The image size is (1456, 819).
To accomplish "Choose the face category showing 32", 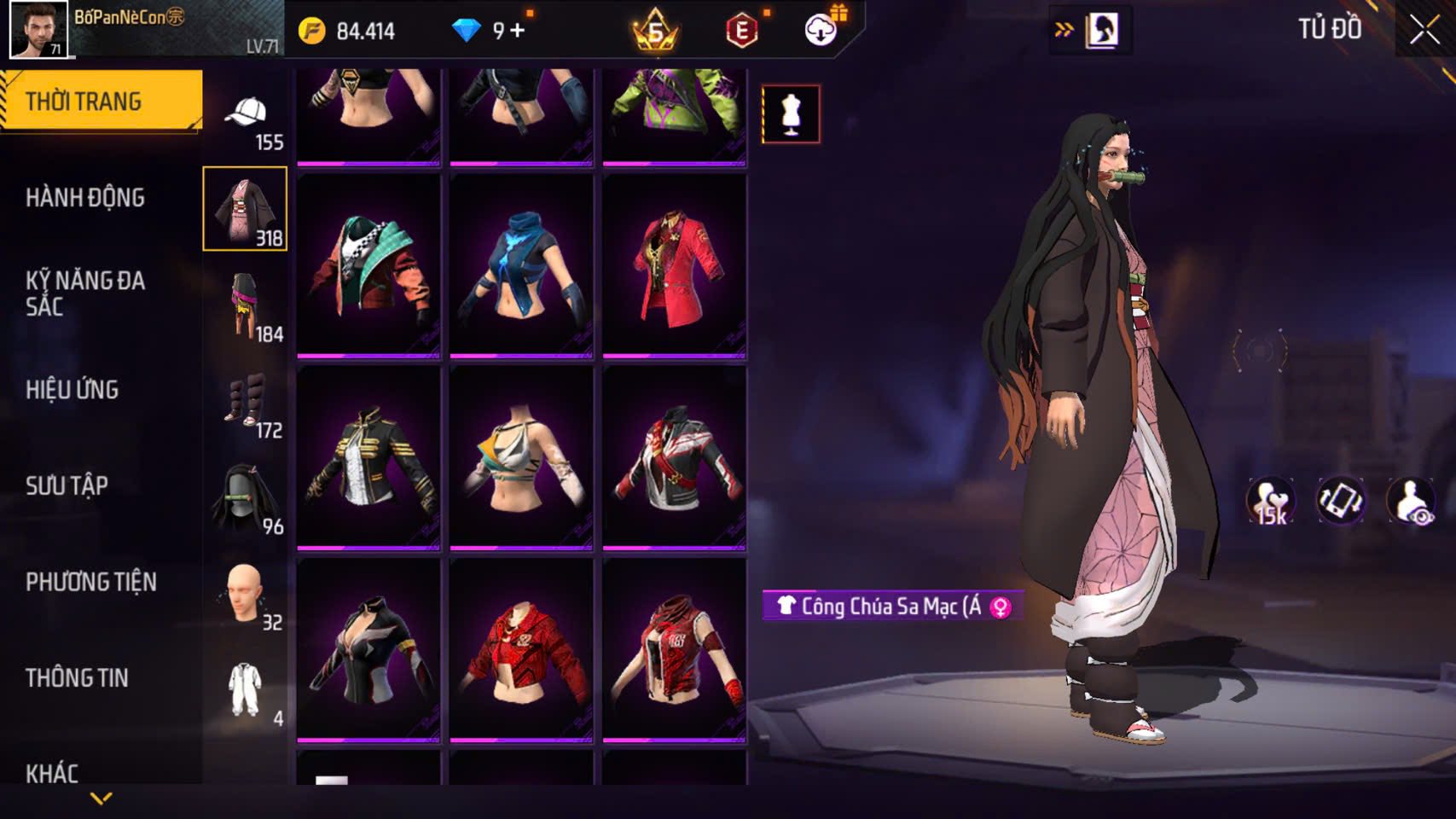I will pos(246,594).
